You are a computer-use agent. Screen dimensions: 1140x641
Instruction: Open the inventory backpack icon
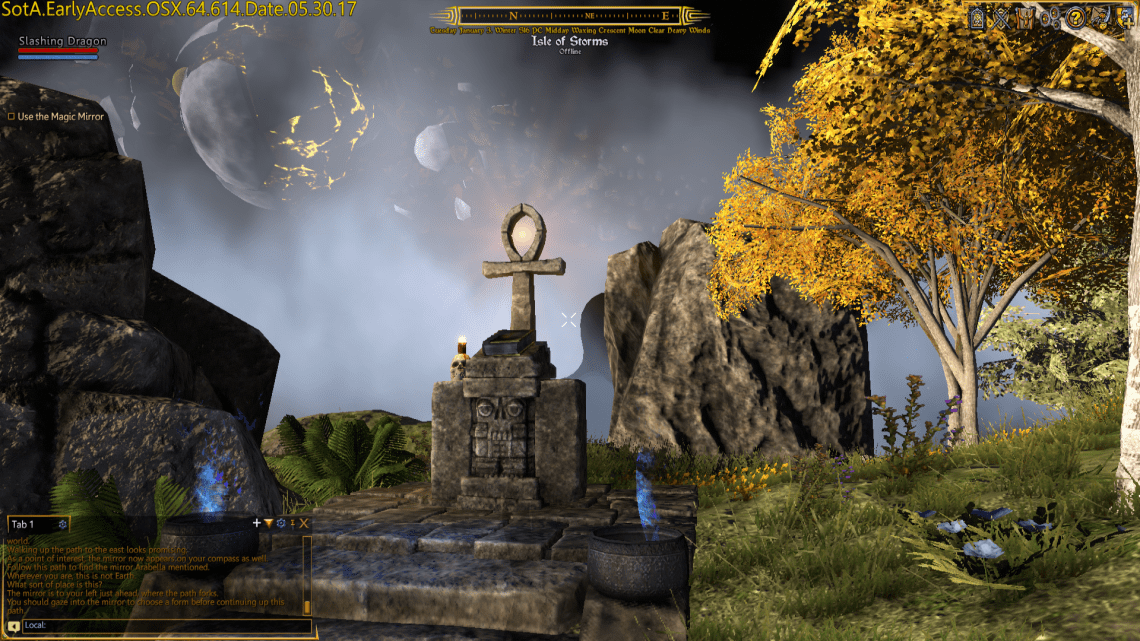coord(1025,18)
